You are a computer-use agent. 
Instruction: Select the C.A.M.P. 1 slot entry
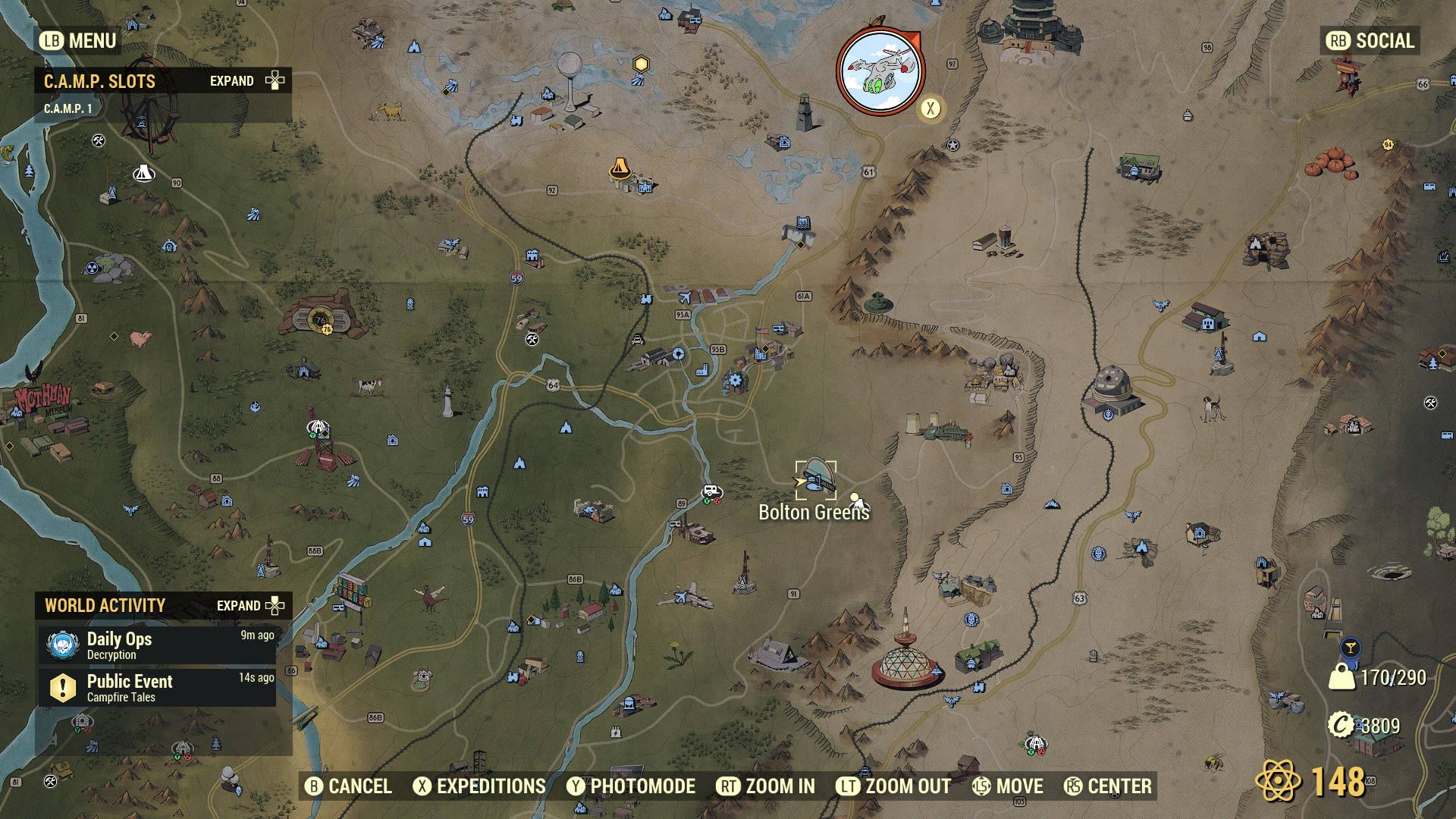[x=68, y=107]
